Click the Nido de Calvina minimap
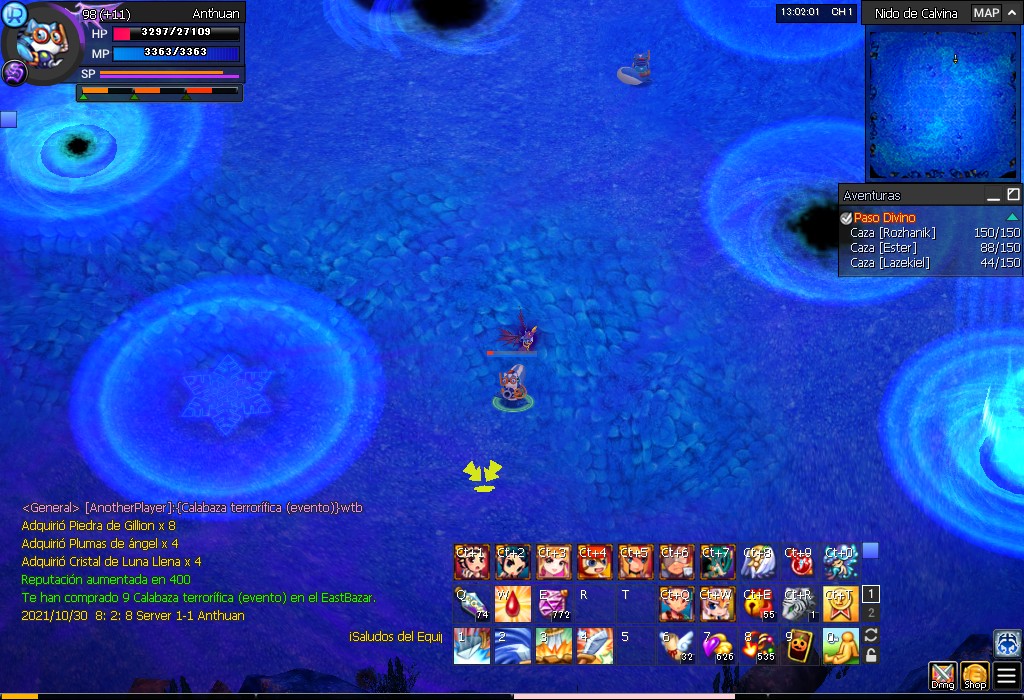 pyautogui.click(x=942, y=99)
